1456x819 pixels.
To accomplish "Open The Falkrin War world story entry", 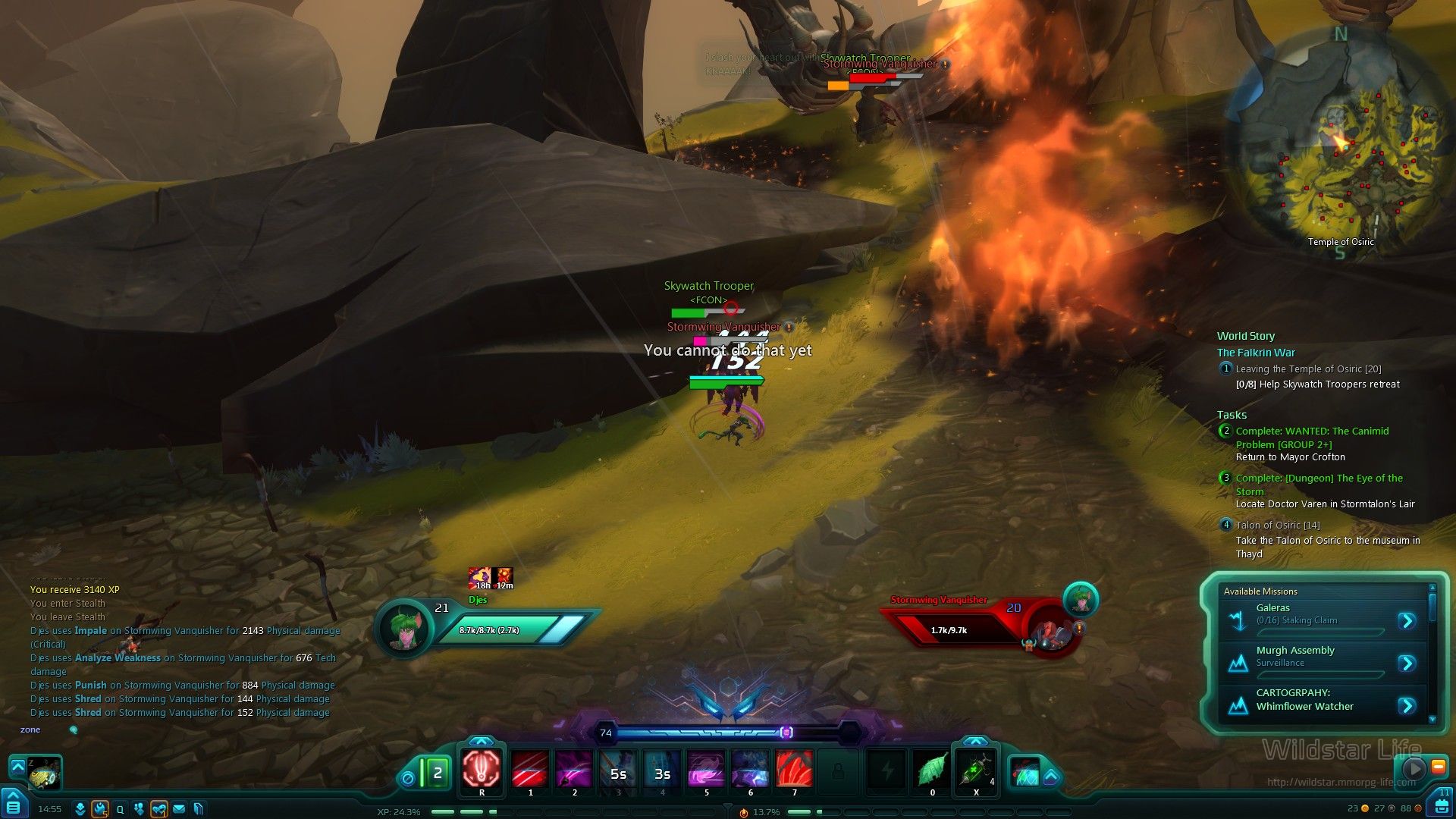I will pos(1256,353).
